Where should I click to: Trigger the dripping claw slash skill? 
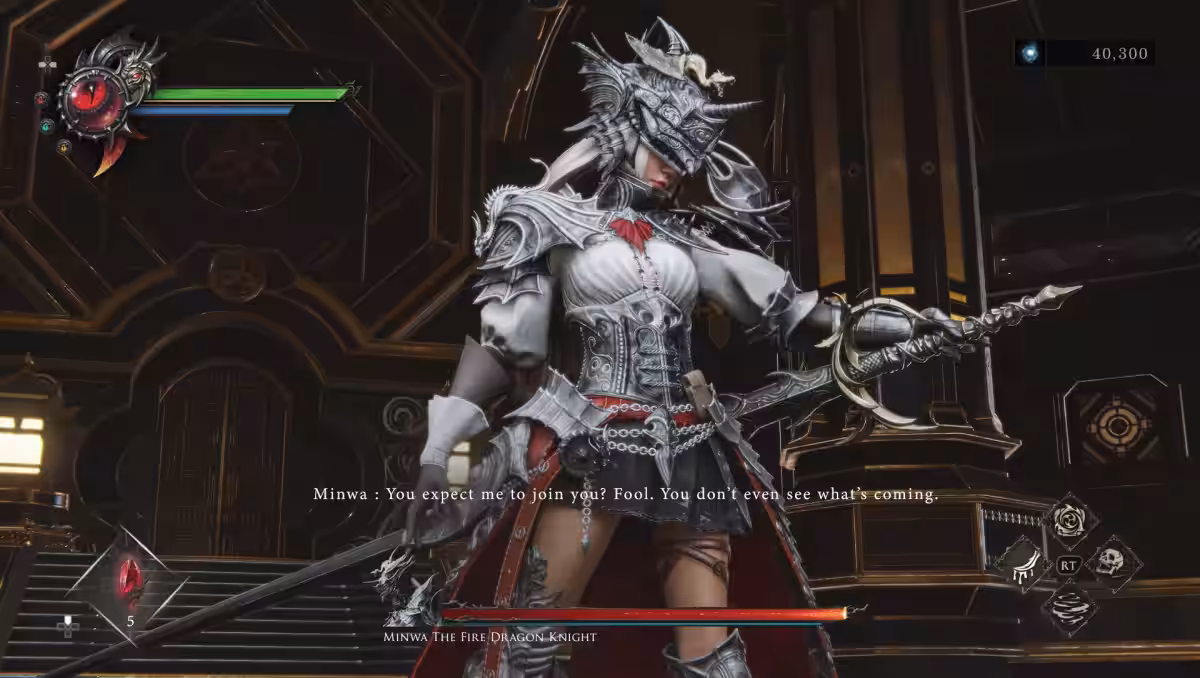pos(1023,564)
